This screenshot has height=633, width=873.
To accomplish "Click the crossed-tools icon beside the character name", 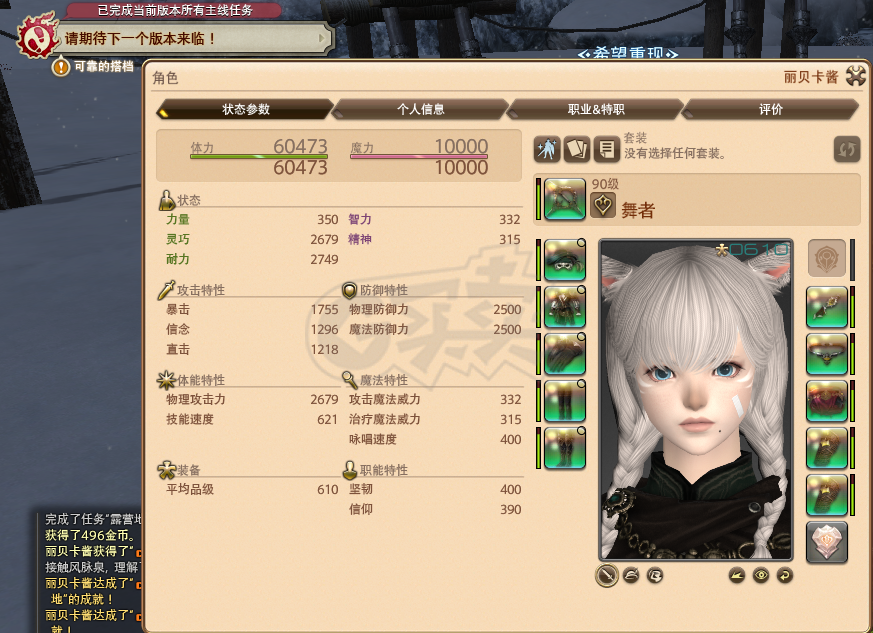I will click(855, 76).
